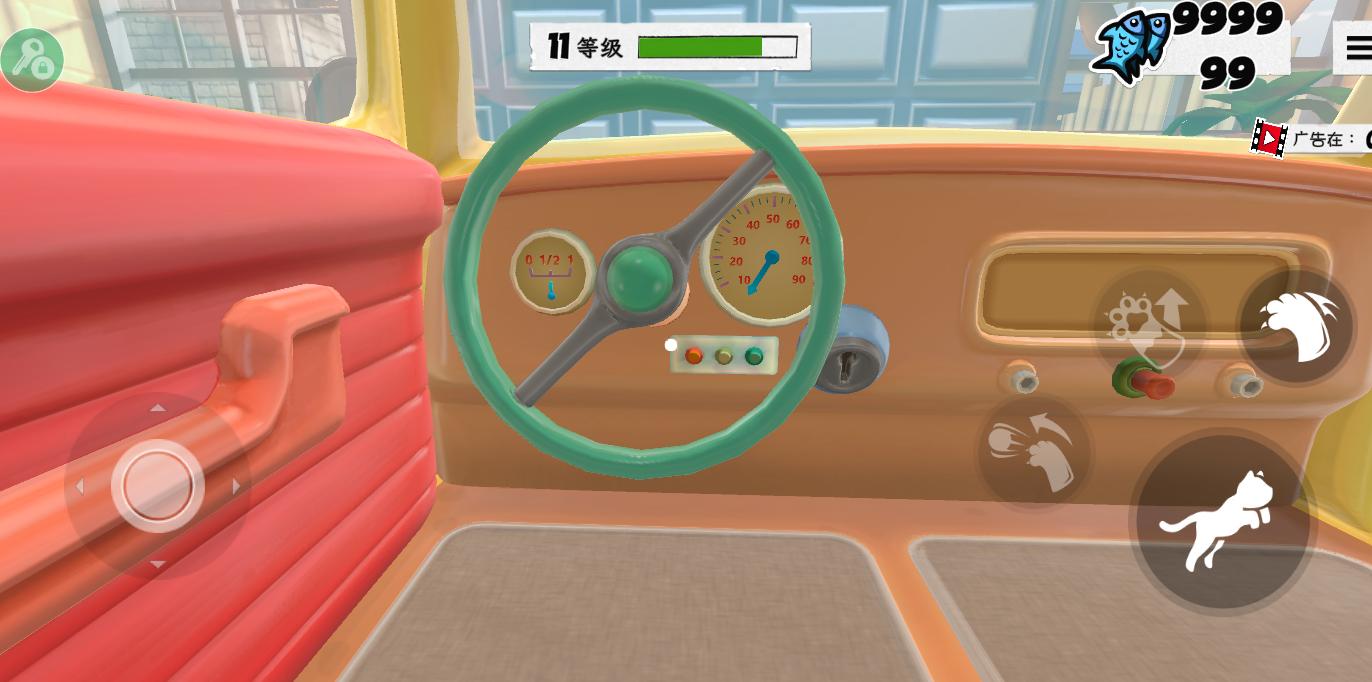Tap the paw swipe hit button
Viewport: 1372px width, 682px height.
pos(1033,451)
